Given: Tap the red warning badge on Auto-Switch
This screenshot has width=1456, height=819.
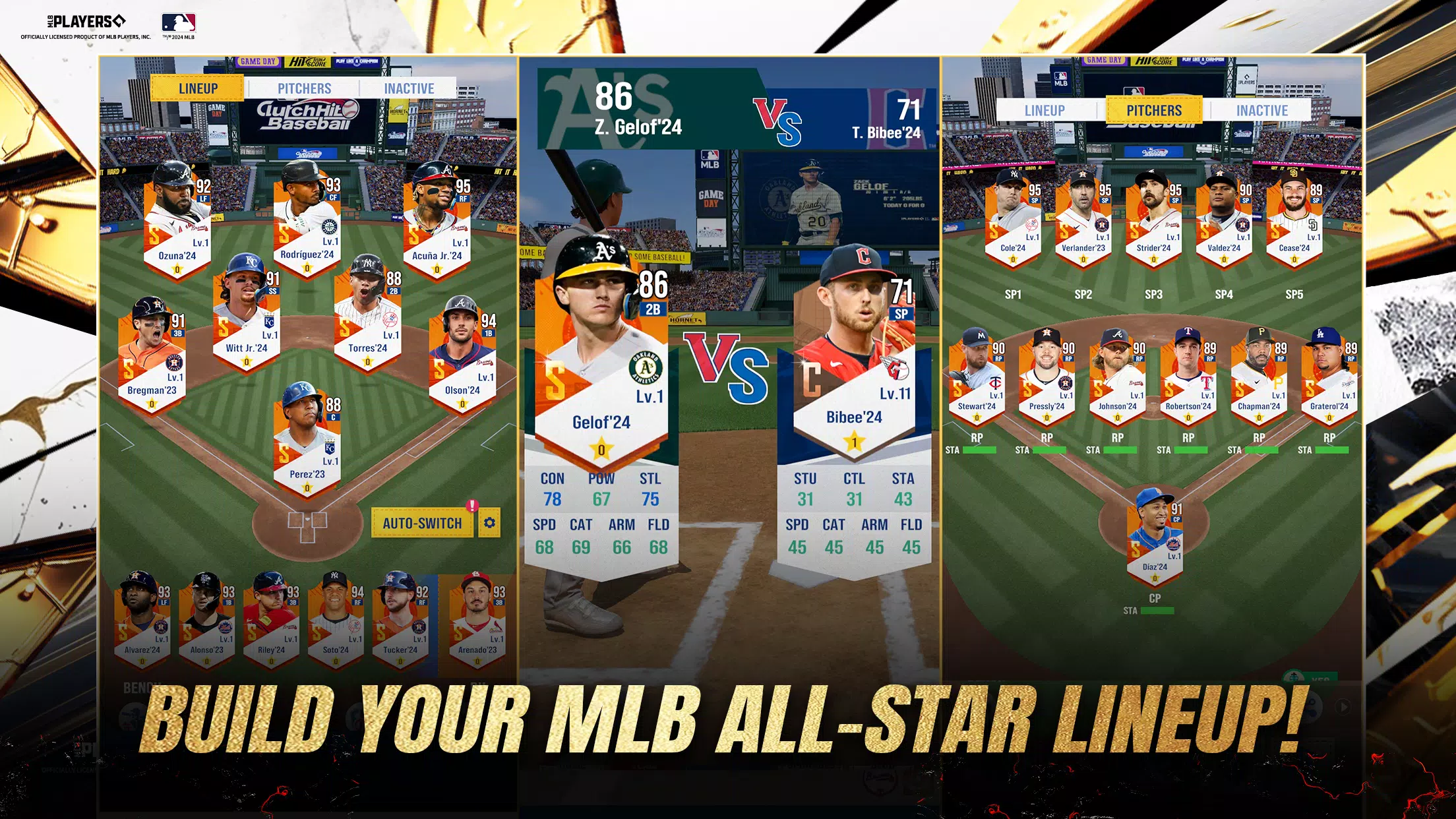Looking at the screenshot, I should click(473, 507).
